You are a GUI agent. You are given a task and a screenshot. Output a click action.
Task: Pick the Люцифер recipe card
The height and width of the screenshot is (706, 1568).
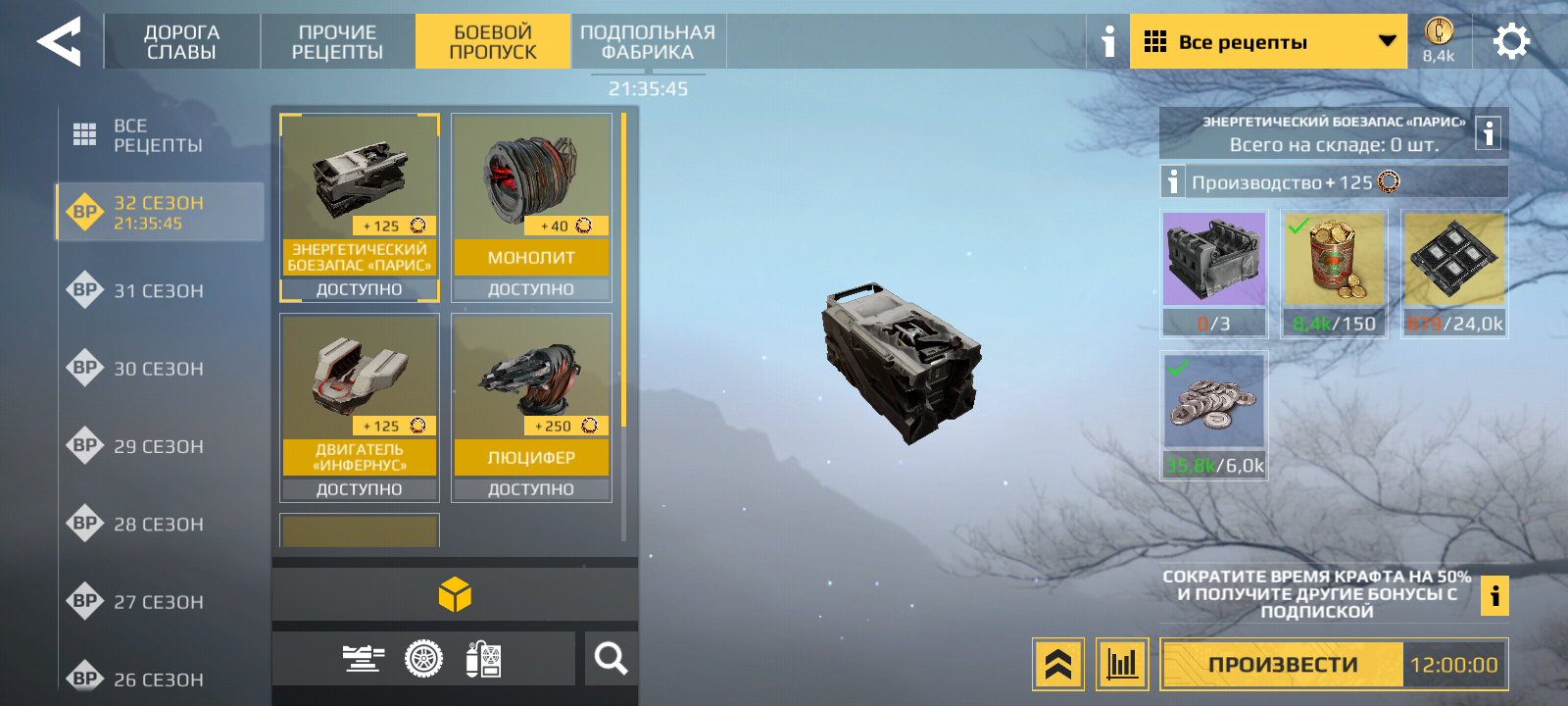(531, 407)
